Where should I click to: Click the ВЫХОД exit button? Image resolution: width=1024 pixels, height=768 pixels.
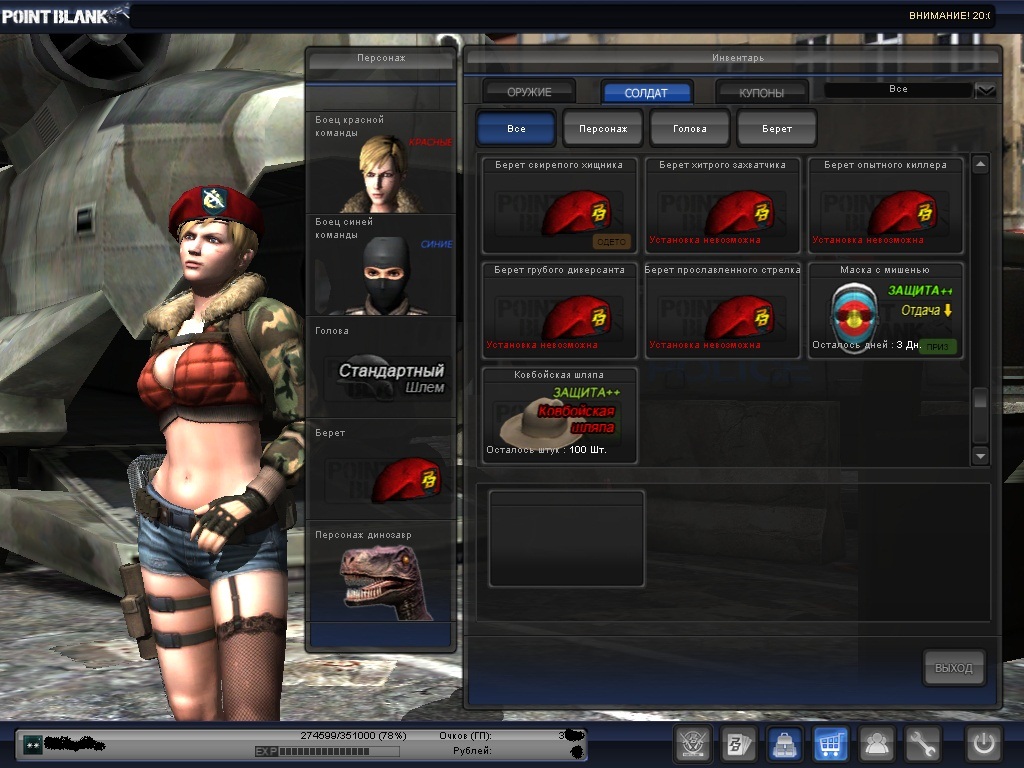click(x=954, y=668)
